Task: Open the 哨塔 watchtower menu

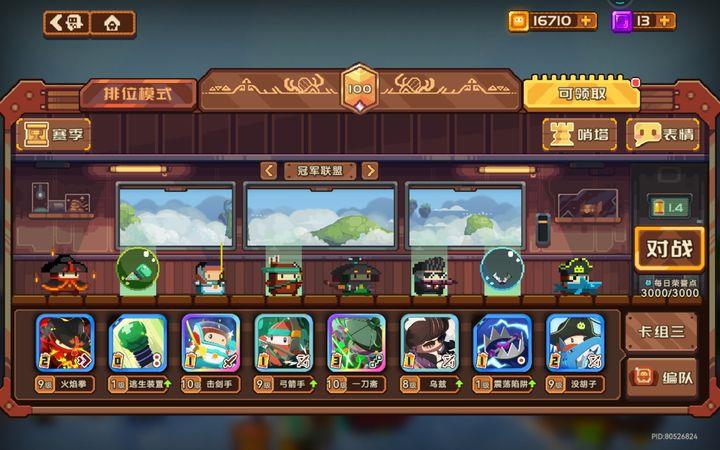Action: pyautogui.click(x=580, y=134)
